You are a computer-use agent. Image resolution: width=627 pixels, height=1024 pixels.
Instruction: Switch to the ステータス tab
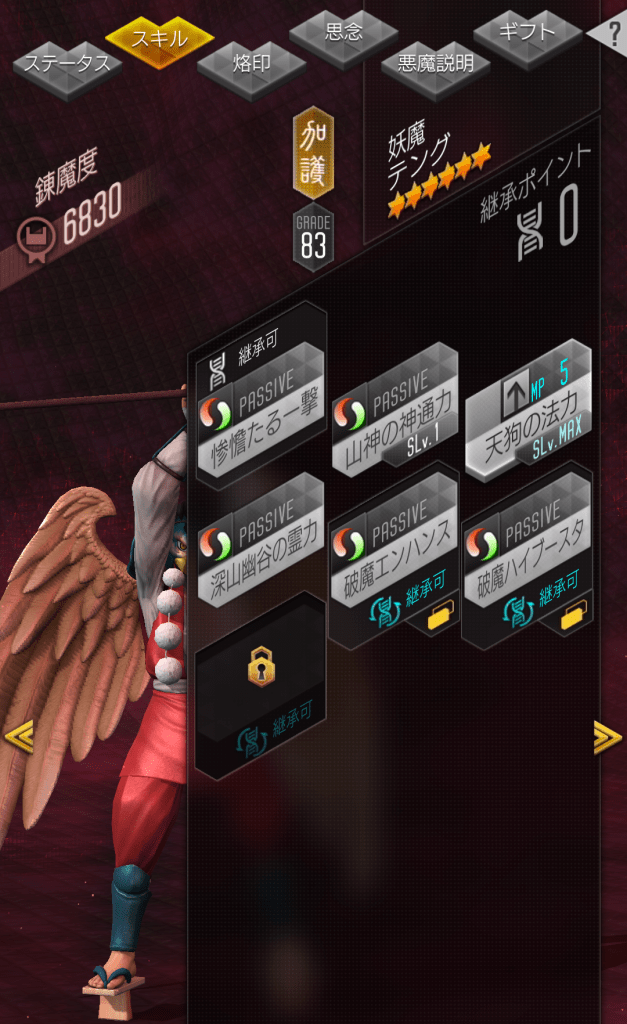click(x=67, y=65)
